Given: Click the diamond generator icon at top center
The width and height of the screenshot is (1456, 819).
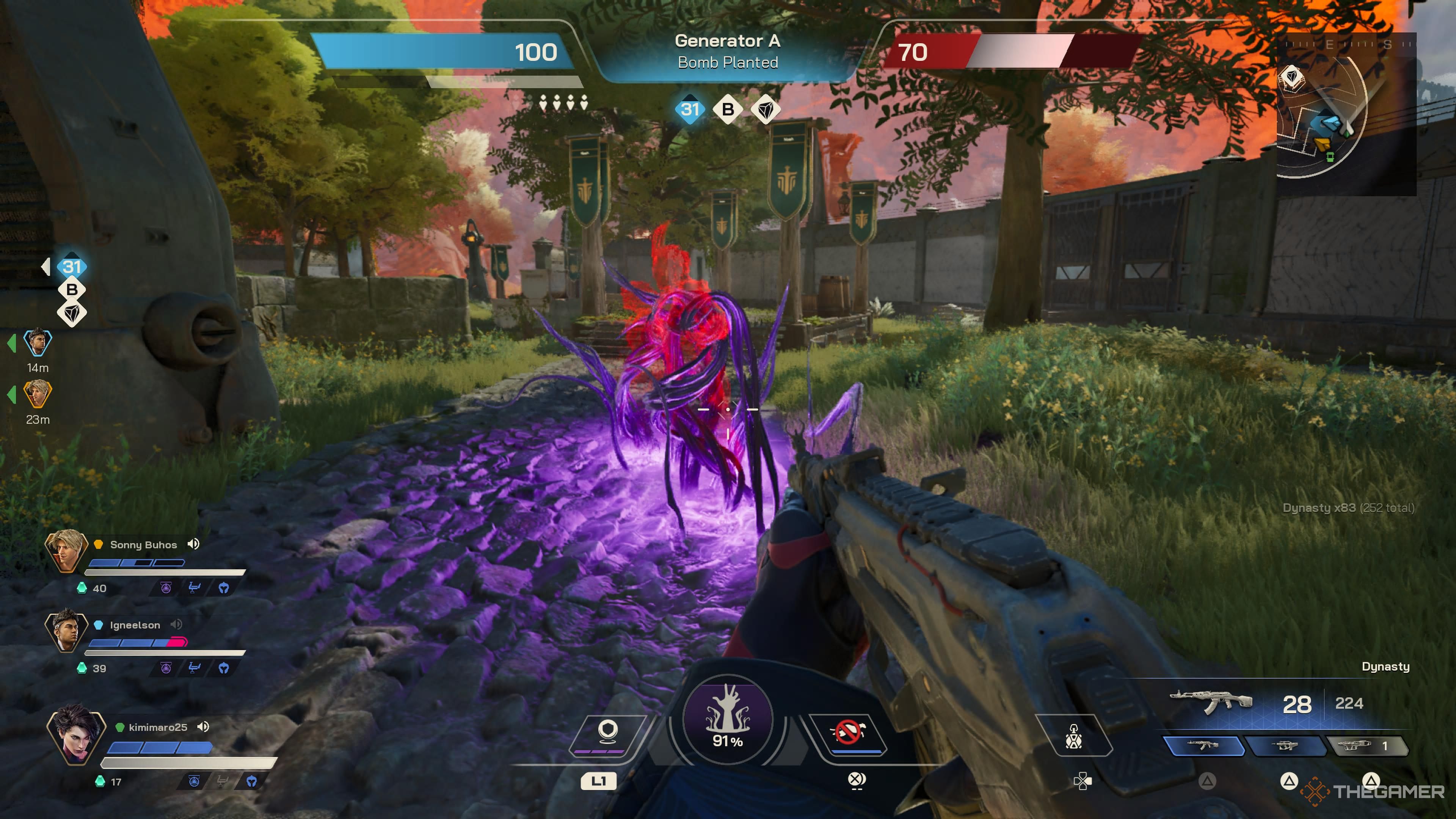Looking at the screenshot, I should [765, 110].
